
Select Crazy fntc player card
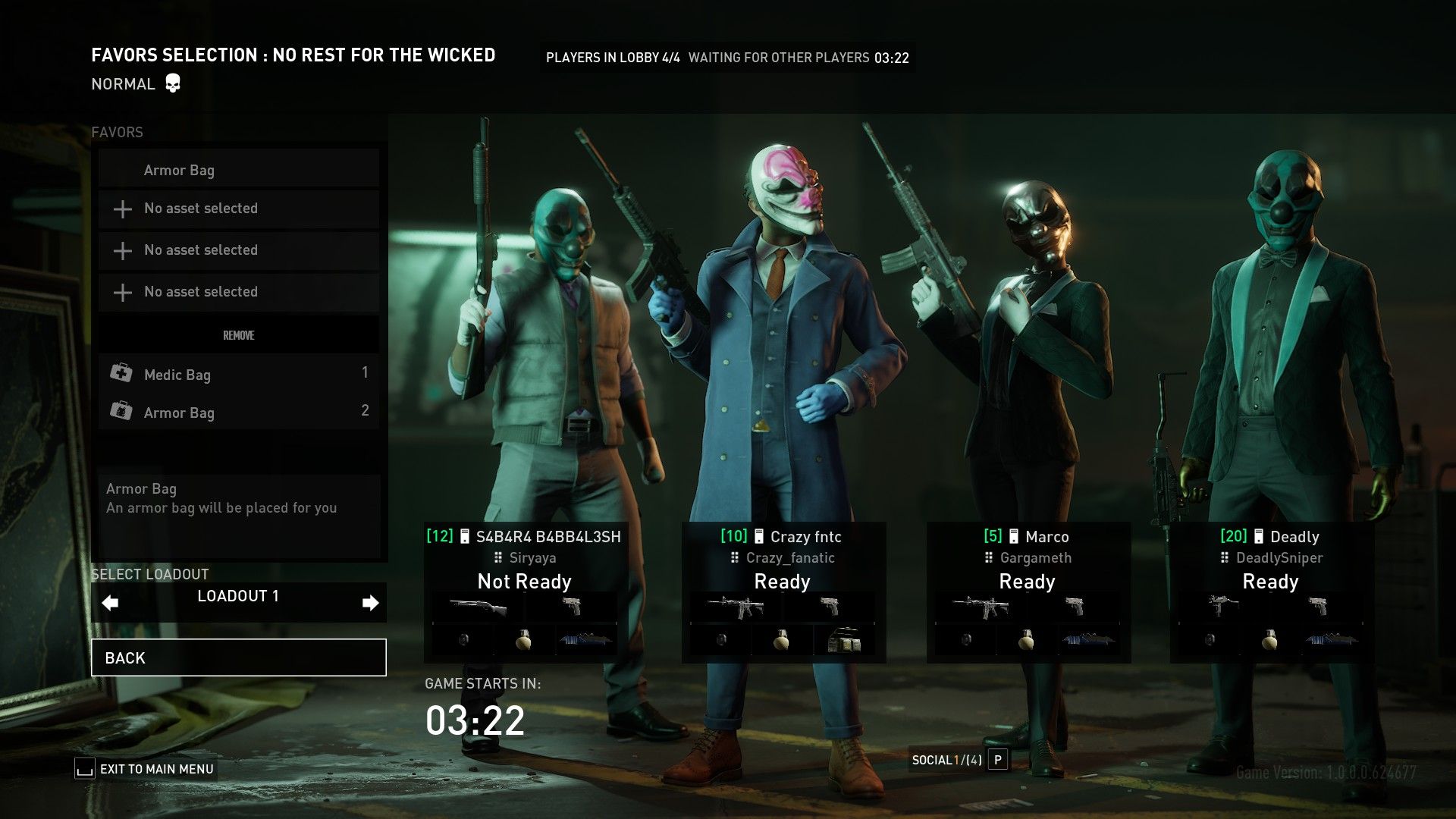click(783, 537)
